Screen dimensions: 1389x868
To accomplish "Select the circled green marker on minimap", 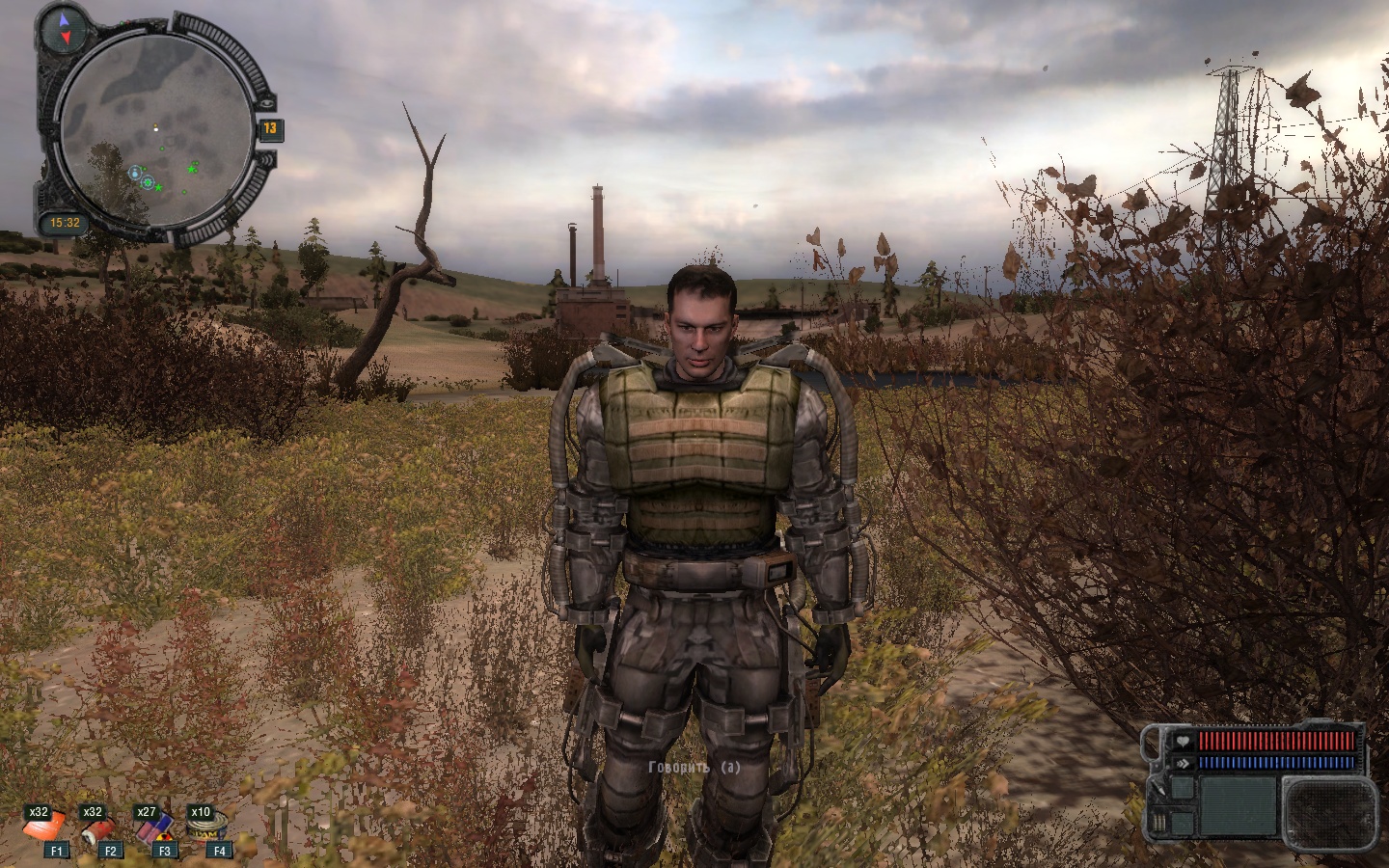I will [148, 182].
